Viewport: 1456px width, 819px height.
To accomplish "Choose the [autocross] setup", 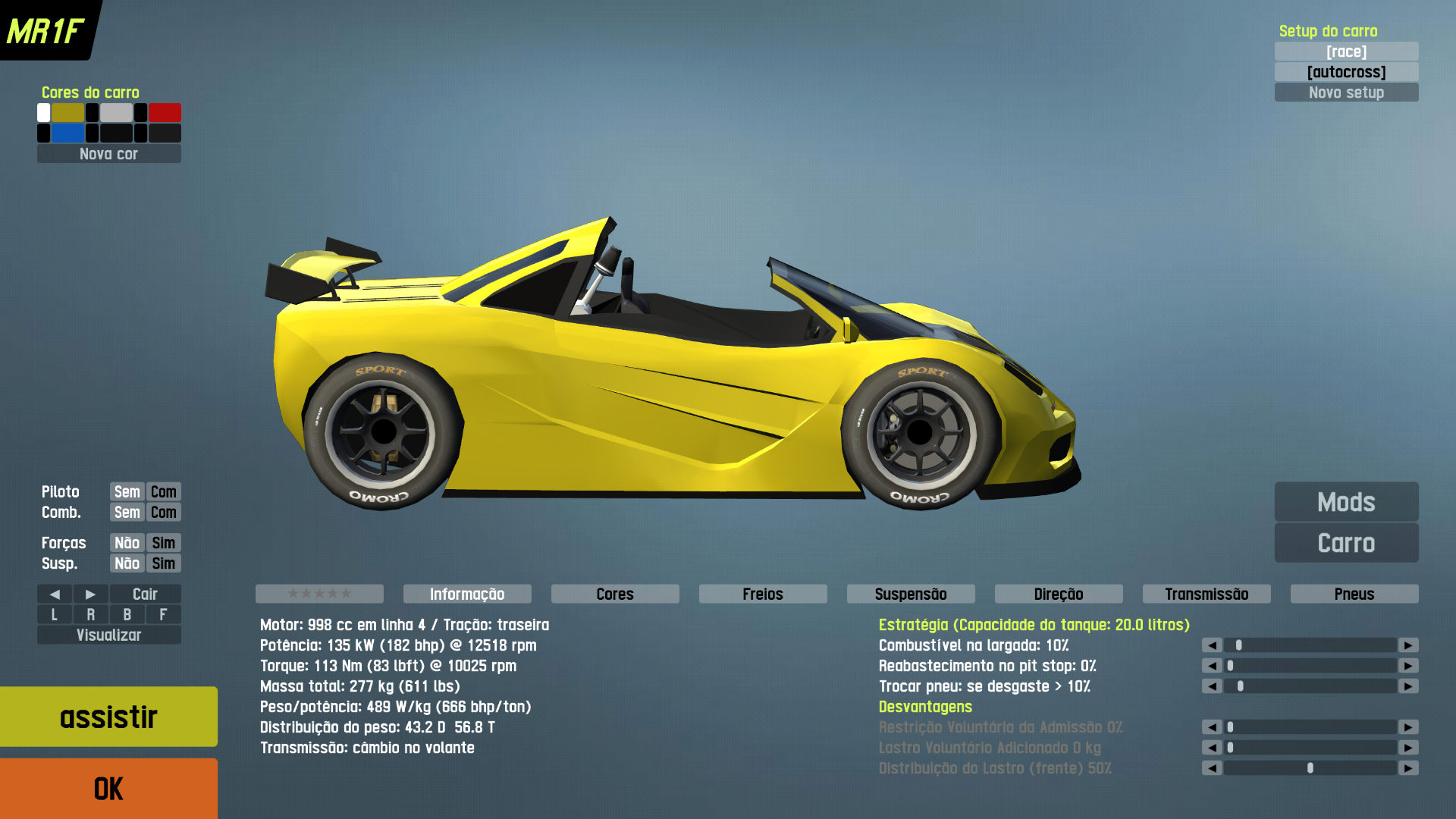I will pyautogui.click(x=1346, y=72).
